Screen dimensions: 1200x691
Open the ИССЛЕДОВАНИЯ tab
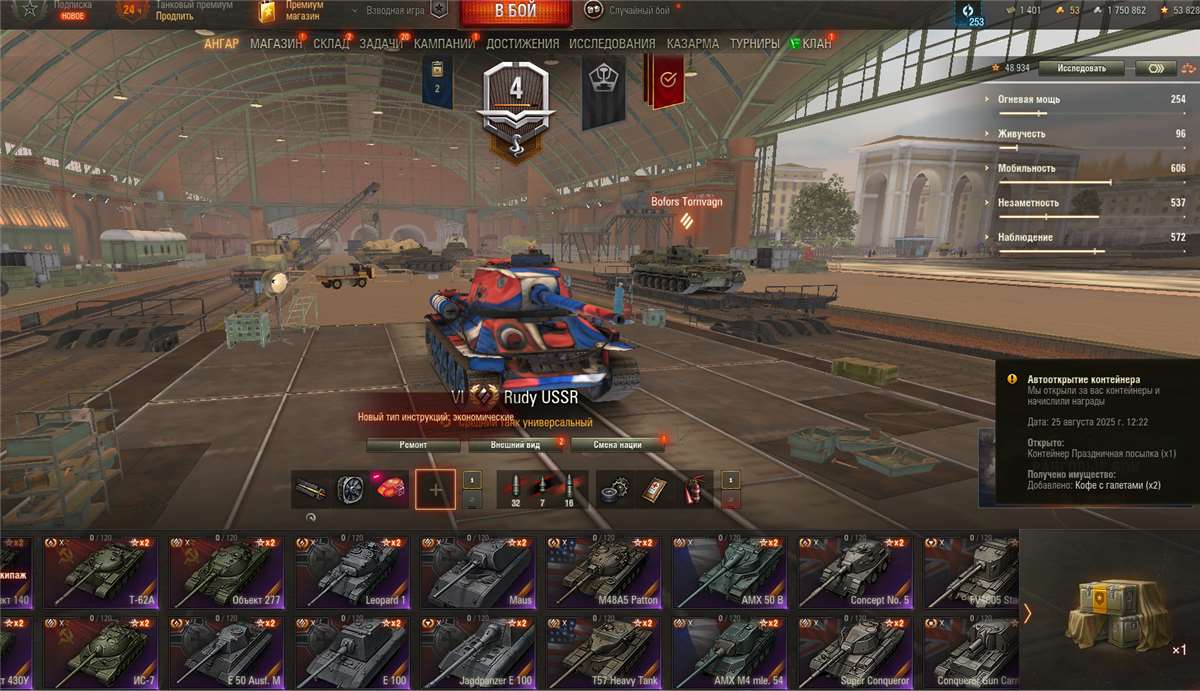612,44
